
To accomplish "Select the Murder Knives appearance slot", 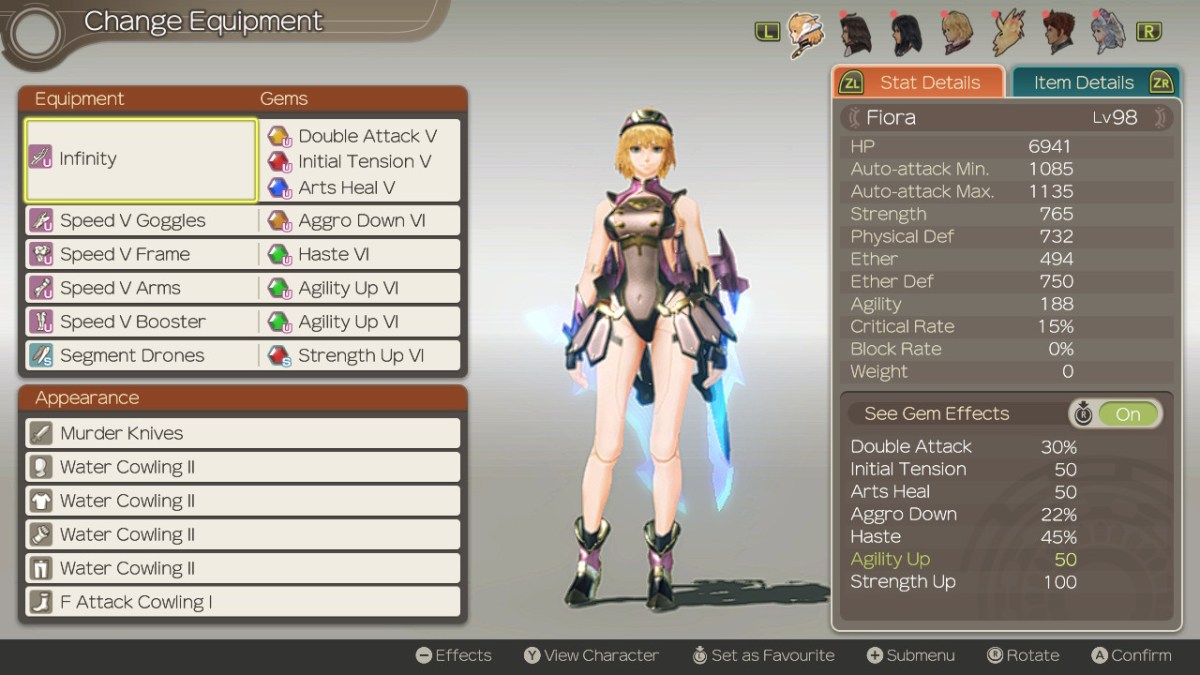I will (x=242, y=433).
